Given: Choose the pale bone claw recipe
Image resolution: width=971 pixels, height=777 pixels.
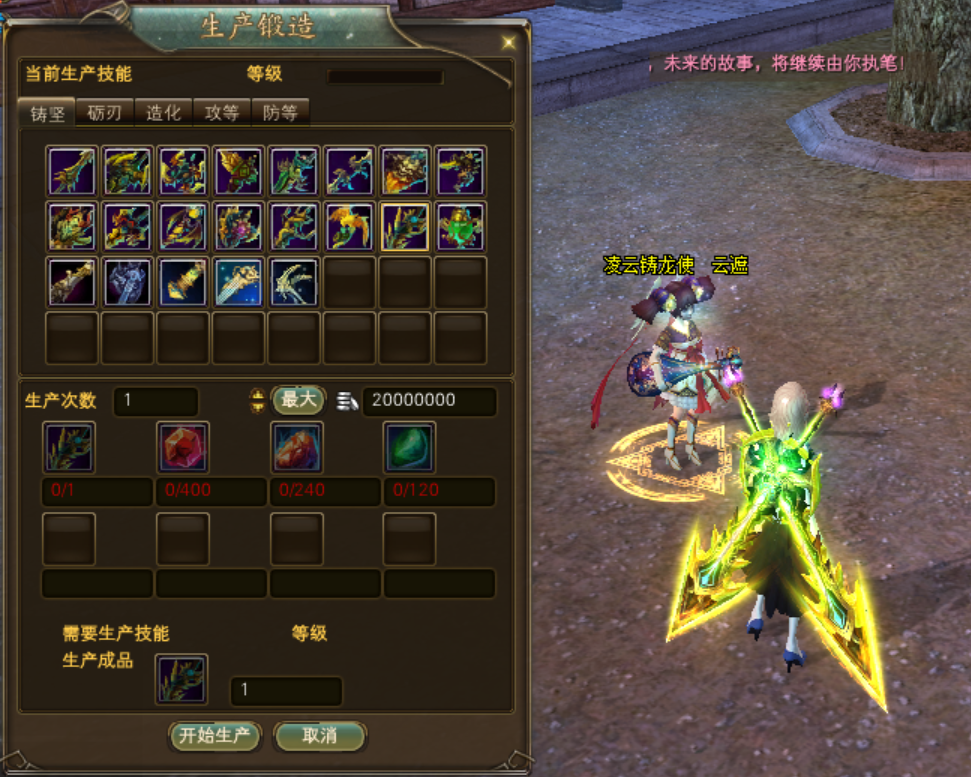Looking at the screenshot, I should (x=294, y=283).
